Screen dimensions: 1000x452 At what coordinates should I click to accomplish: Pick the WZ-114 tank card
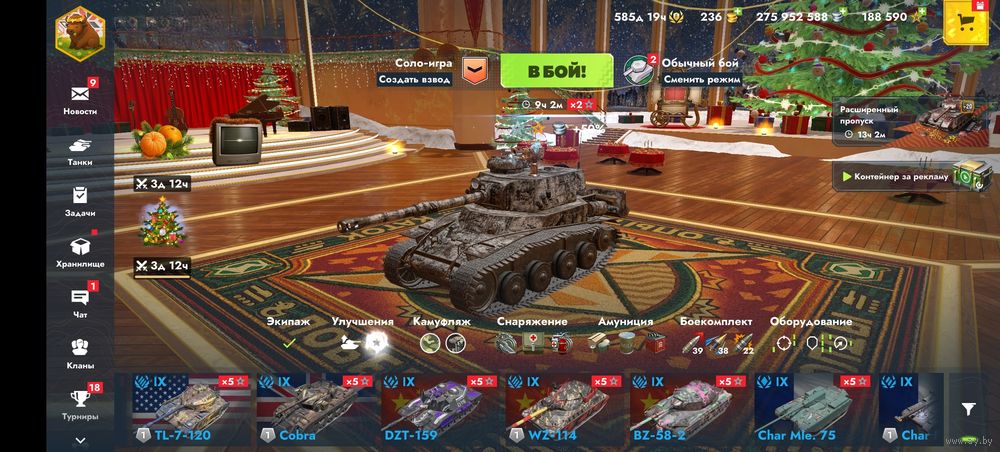(x=563, y=409)
